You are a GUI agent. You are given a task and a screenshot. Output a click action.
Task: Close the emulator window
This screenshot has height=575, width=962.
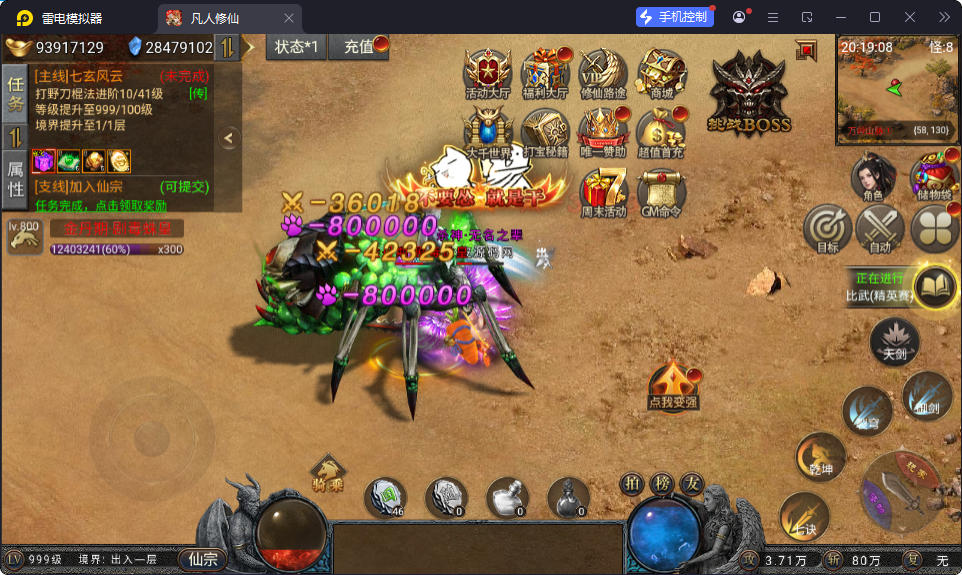tap(910, 17)
